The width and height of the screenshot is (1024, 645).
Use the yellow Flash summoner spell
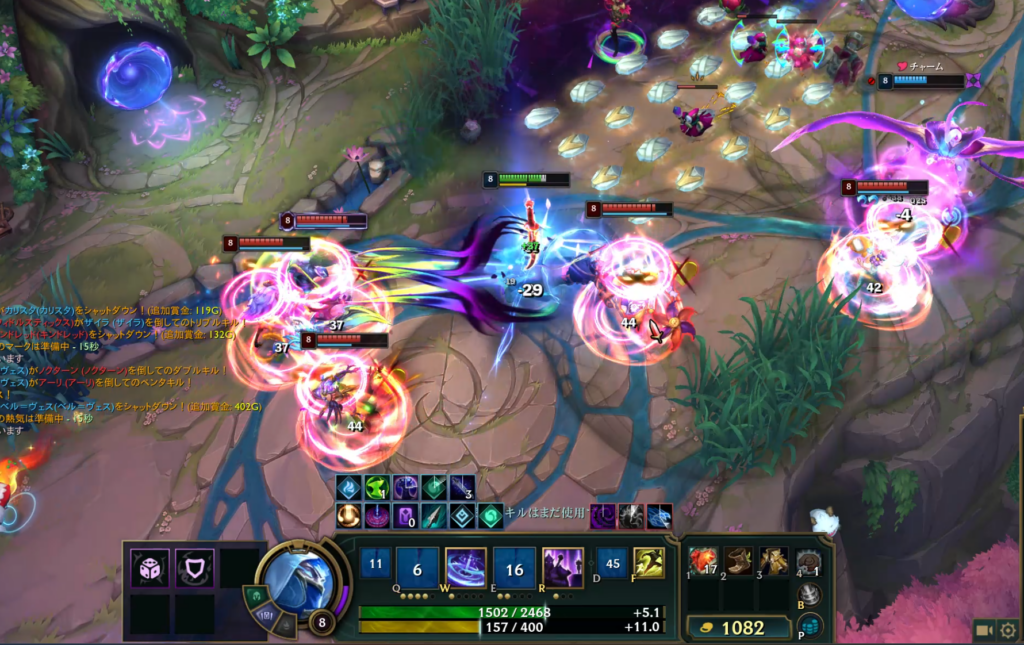[x=649, y=563]
